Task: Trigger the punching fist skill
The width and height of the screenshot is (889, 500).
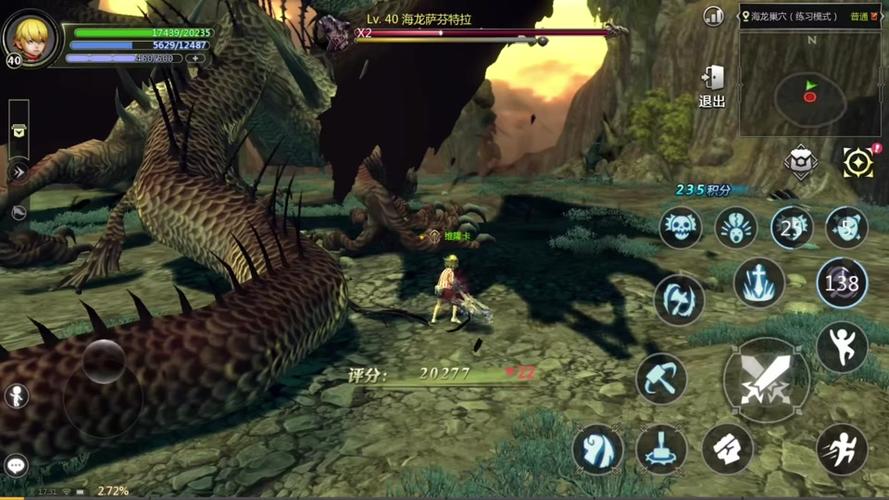Action: click(x=727, y=448)
